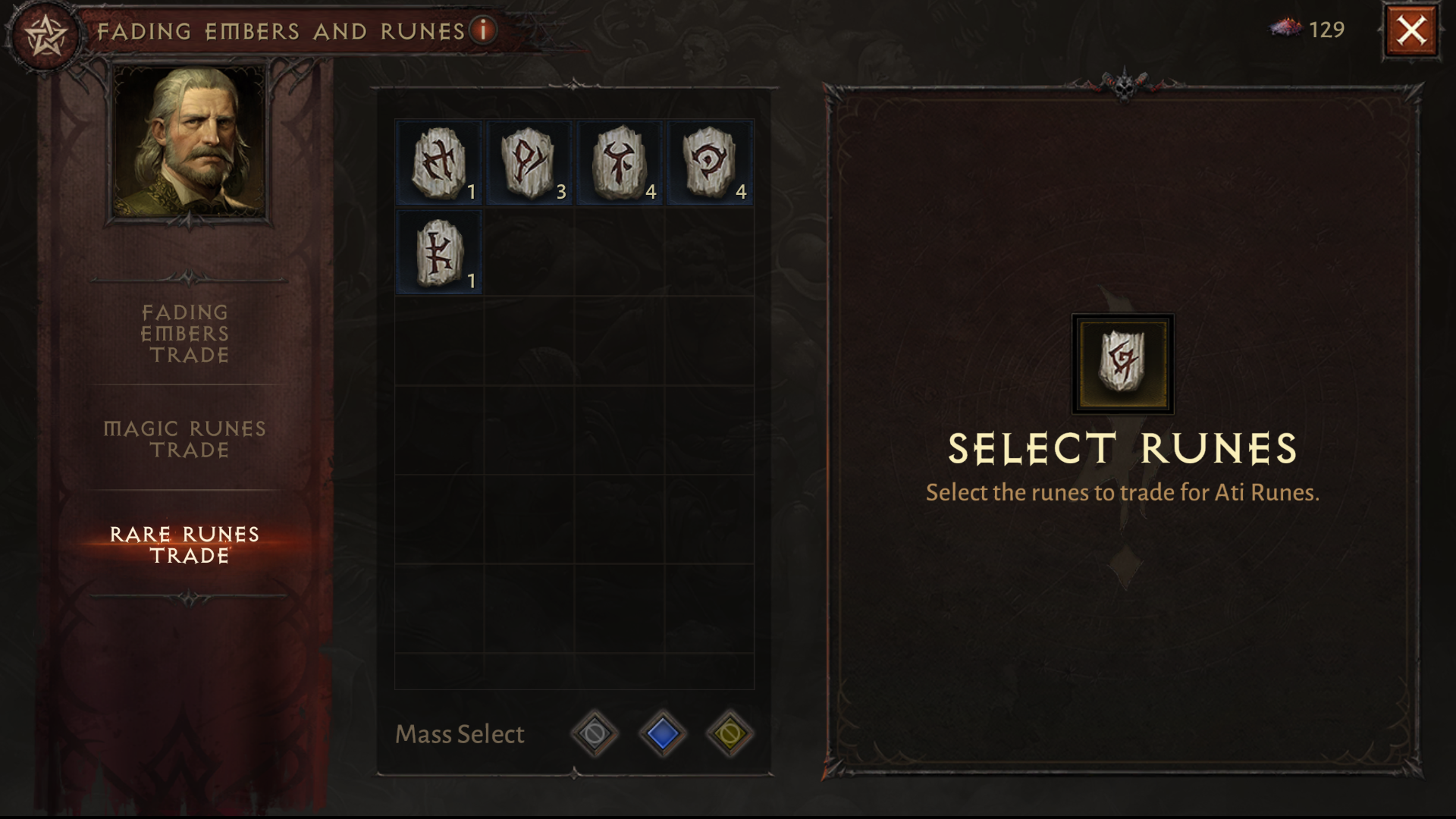Screen dimensions: 1456x819
Task: Select the K-shaped rune in the second row
Action: coord(438,251)
